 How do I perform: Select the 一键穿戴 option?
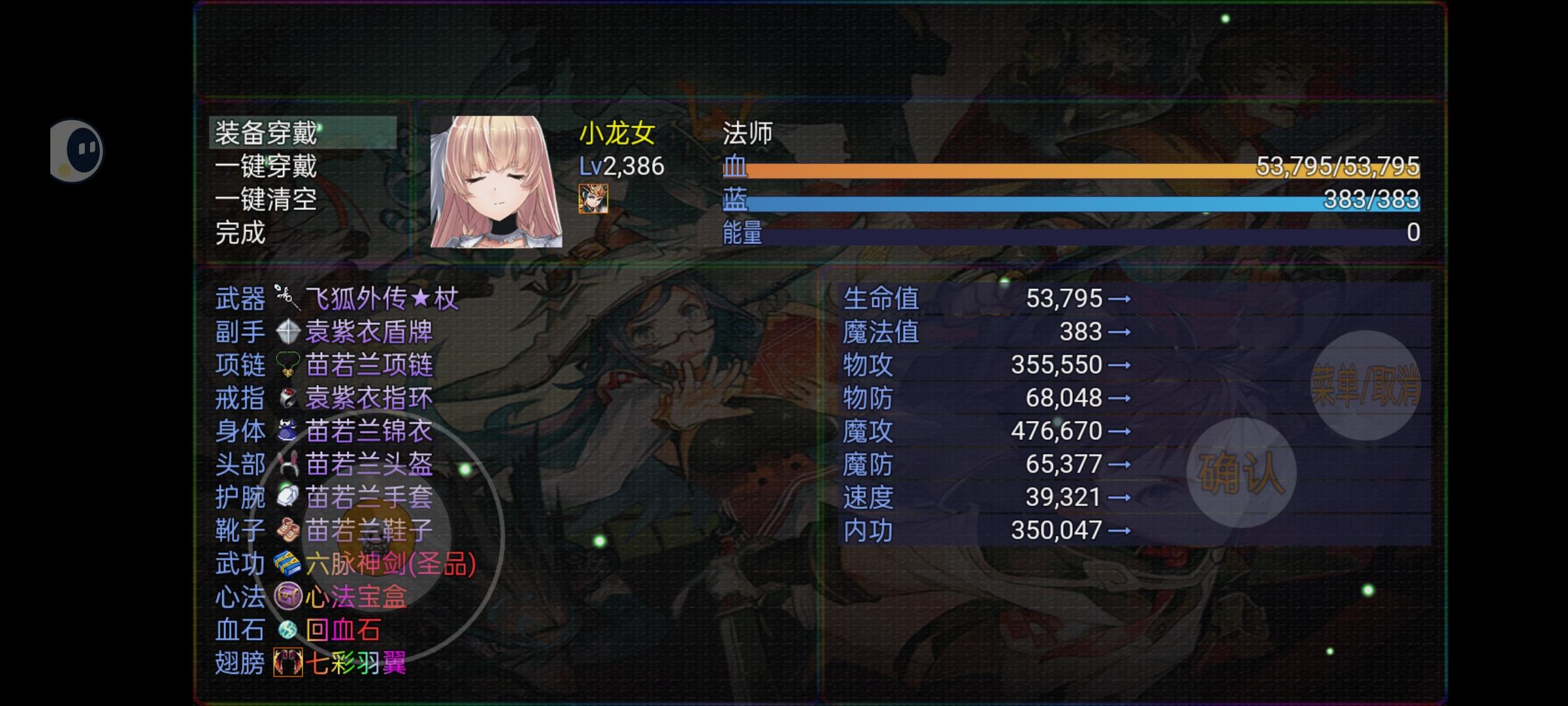(x=265, y=167)
